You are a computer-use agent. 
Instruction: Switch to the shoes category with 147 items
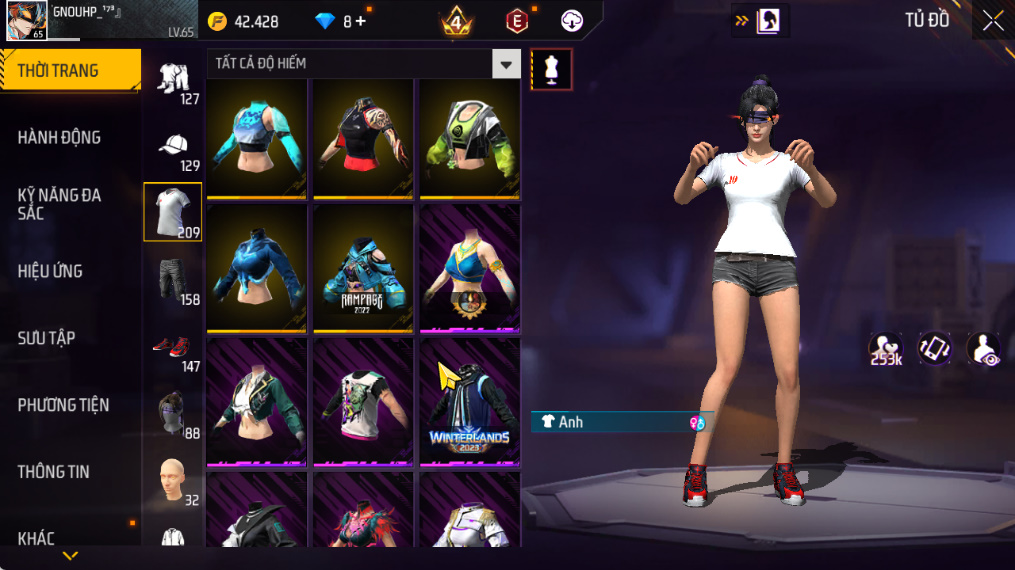[x=174, y=349]
